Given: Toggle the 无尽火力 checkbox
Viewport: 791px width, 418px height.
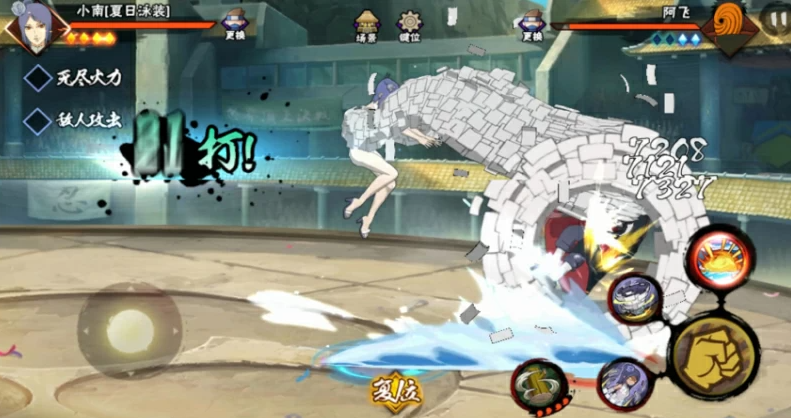Looking at the screenshot, I should pyautogui.click(x=39, y=78).
